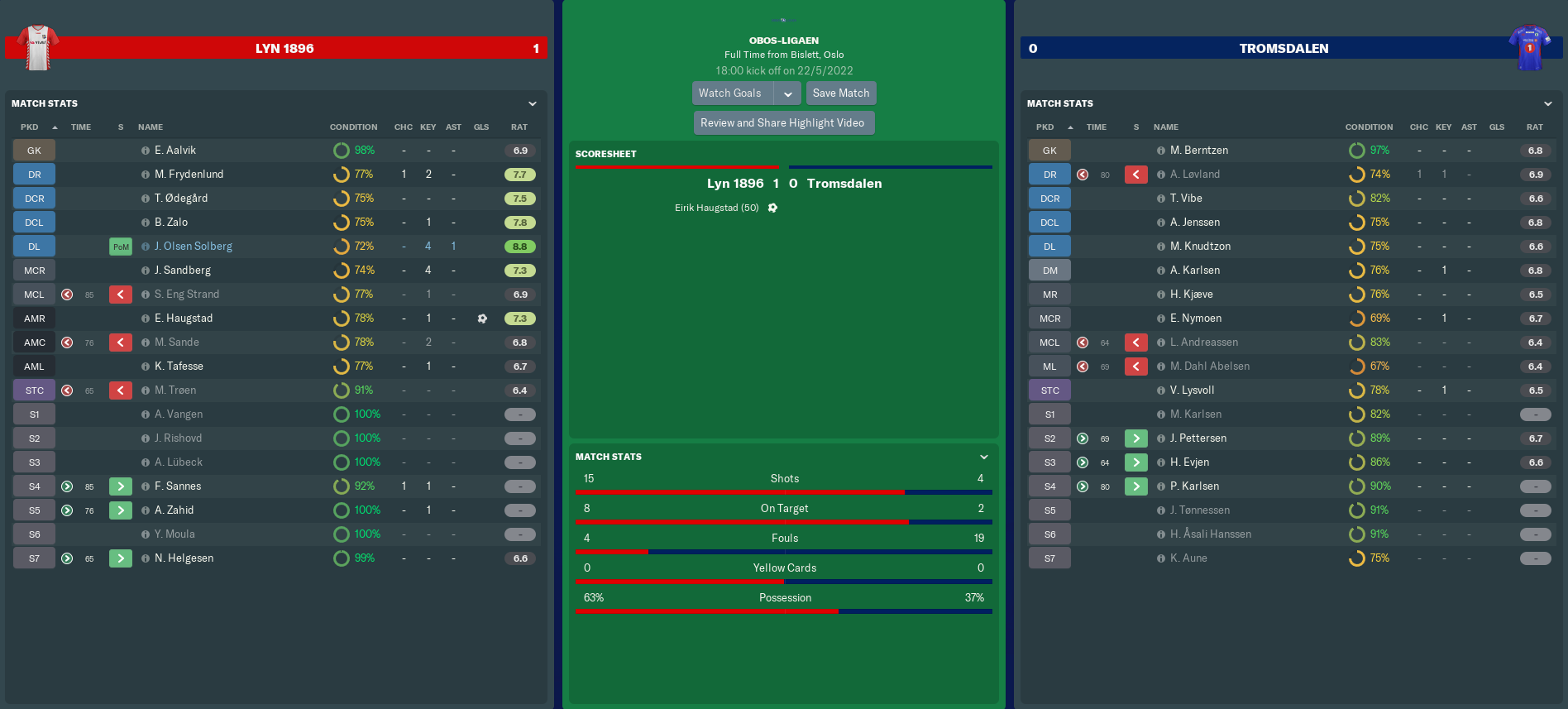Sort Lyn 1896's players by RAT column
Image resolution: width=1568 pixels, height=709 pixels.
(x=519, y=127)
